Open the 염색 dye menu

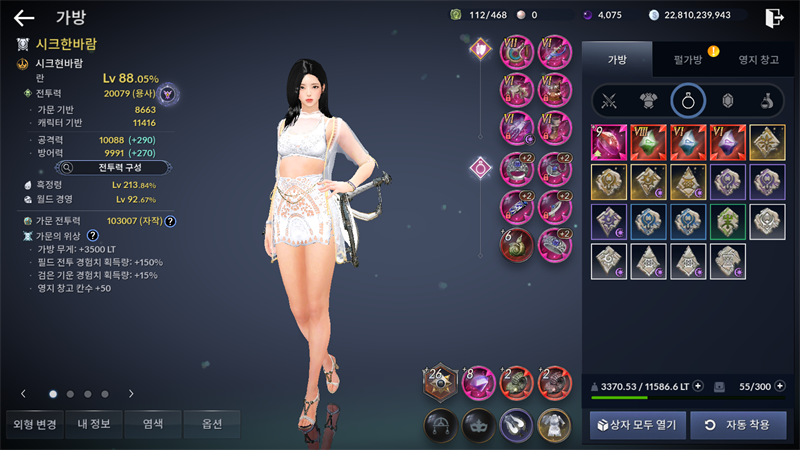[x=153, y=424]
